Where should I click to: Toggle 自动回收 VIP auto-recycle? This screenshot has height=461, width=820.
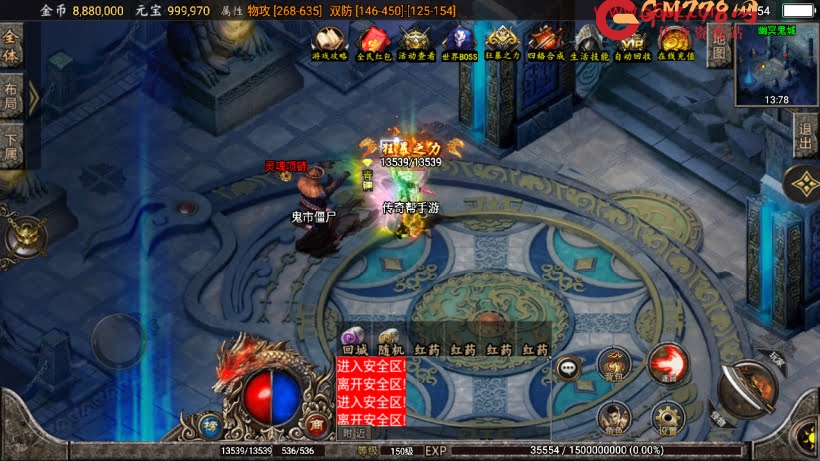tap(633, 42)
